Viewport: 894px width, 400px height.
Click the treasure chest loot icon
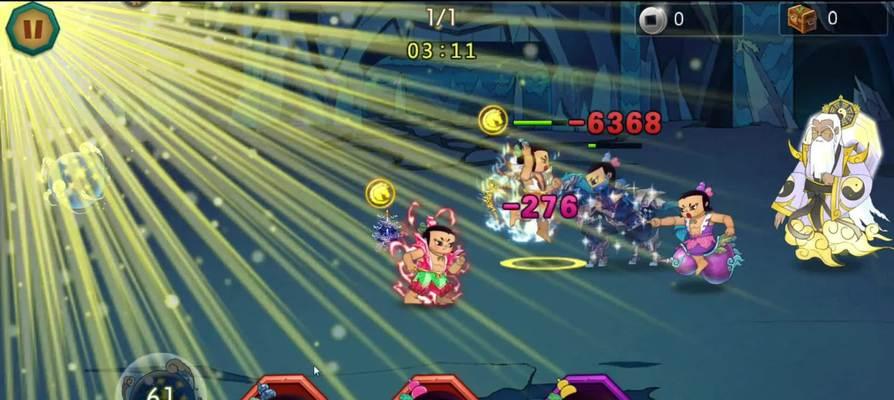[x=802, y=18]
